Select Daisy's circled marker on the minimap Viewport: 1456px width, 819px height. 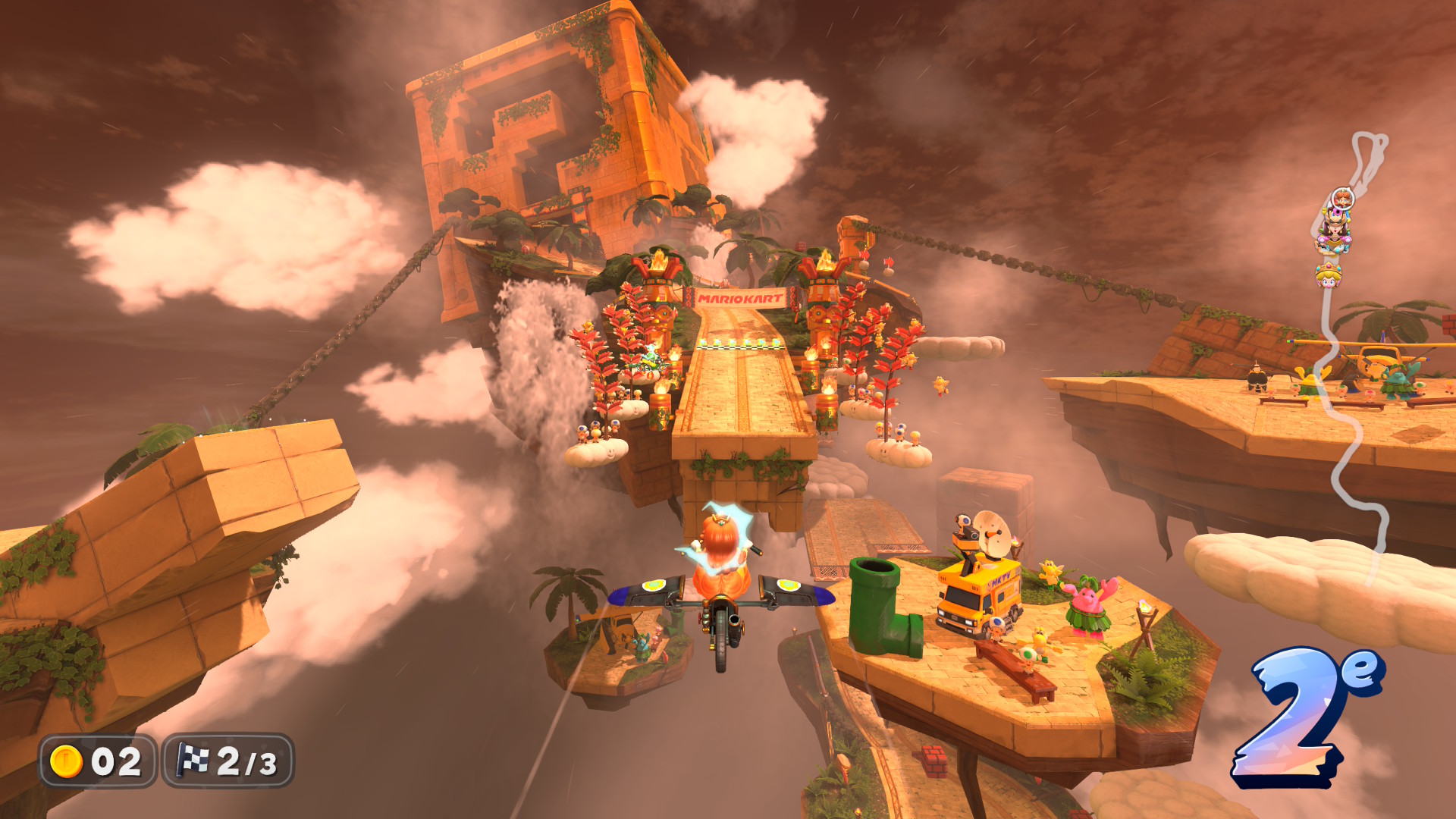click(x=1342, y=199)
